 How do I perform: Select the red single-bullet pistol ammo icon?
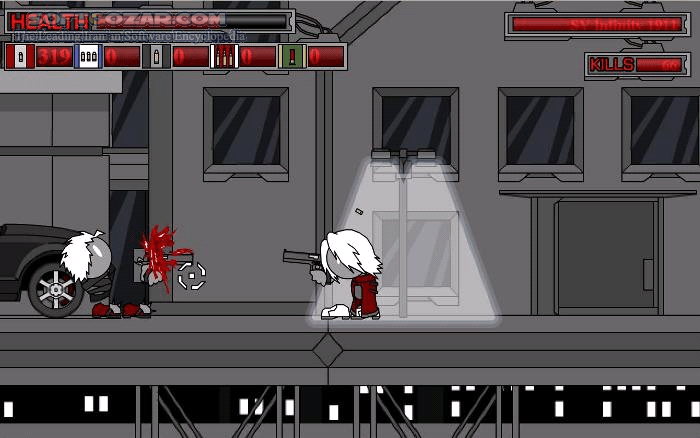coord(20,57)
